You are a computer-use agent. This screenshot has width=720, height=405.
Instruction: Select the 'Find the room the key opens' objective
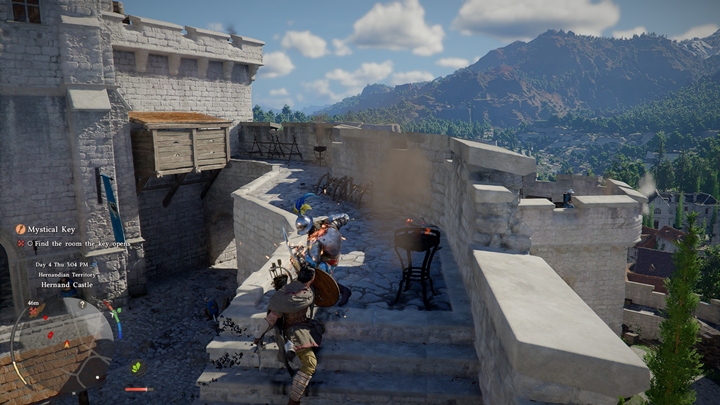point(78,243)
